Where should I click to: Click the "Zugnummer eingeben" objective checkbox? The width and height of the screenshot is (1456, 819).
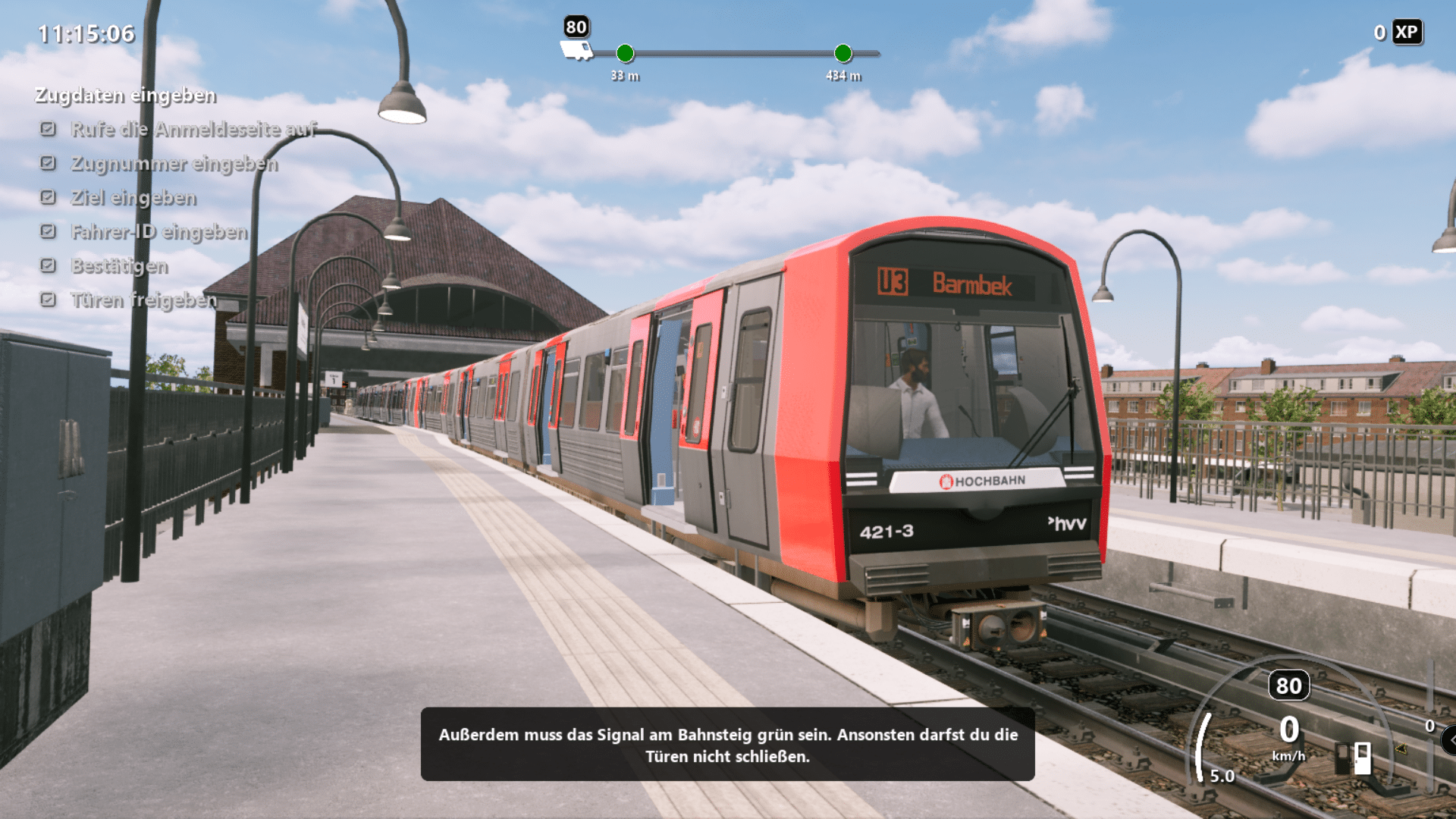coord(48,163)
